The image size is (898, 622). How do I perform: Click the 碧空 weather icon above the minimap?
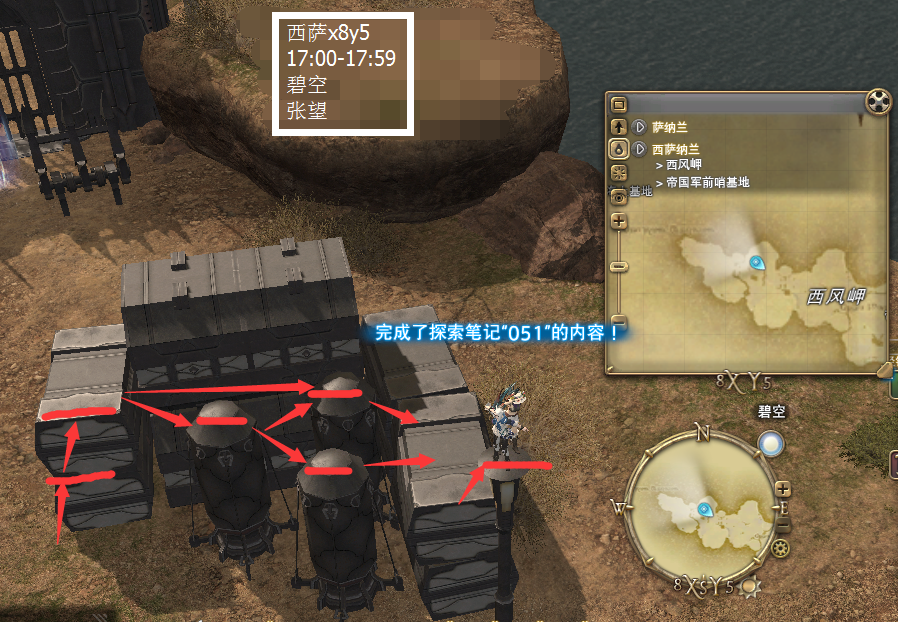tap(770, 443)
